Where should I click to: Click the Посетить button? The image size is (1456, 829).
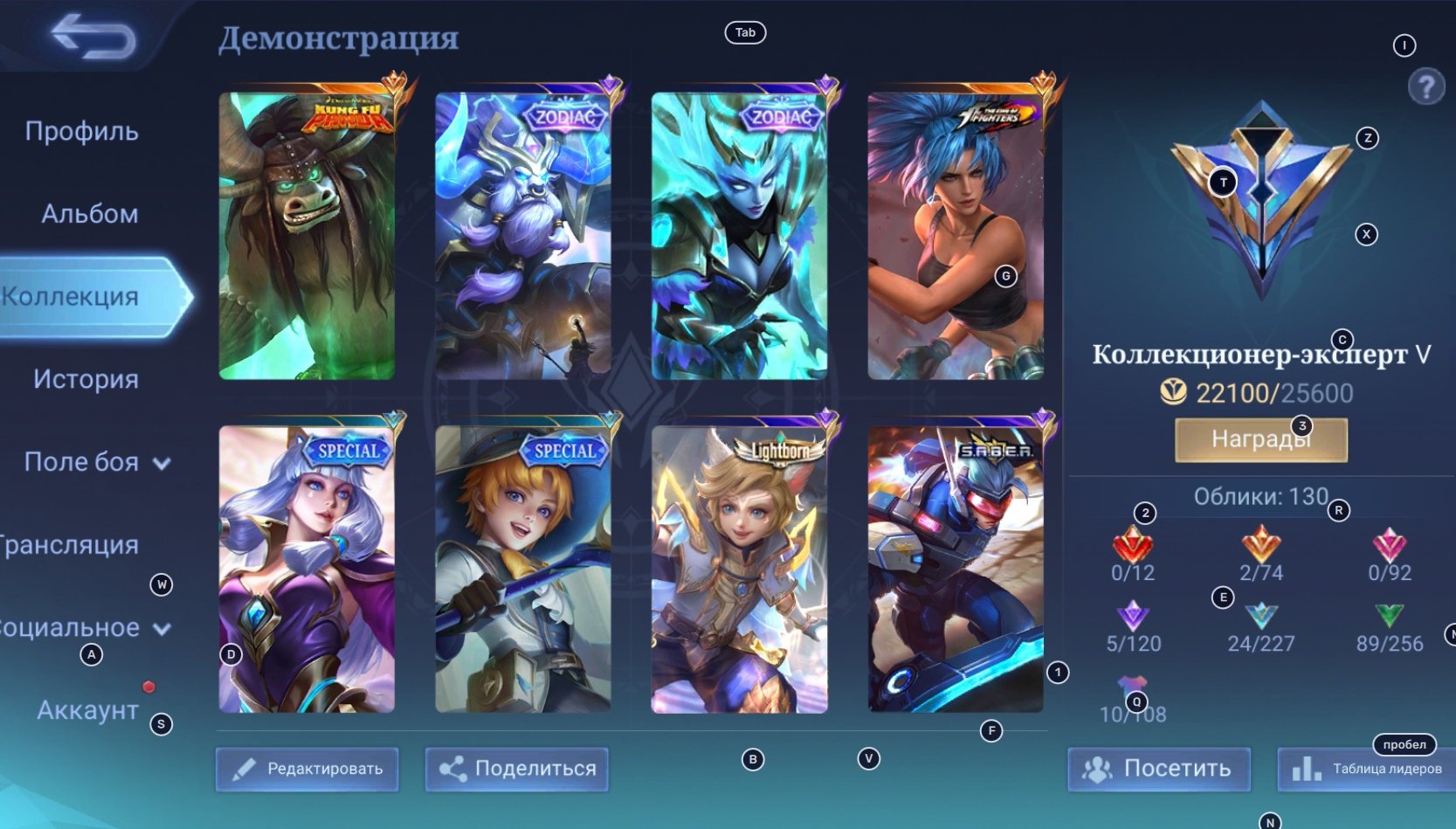[x=1158, y=769]
